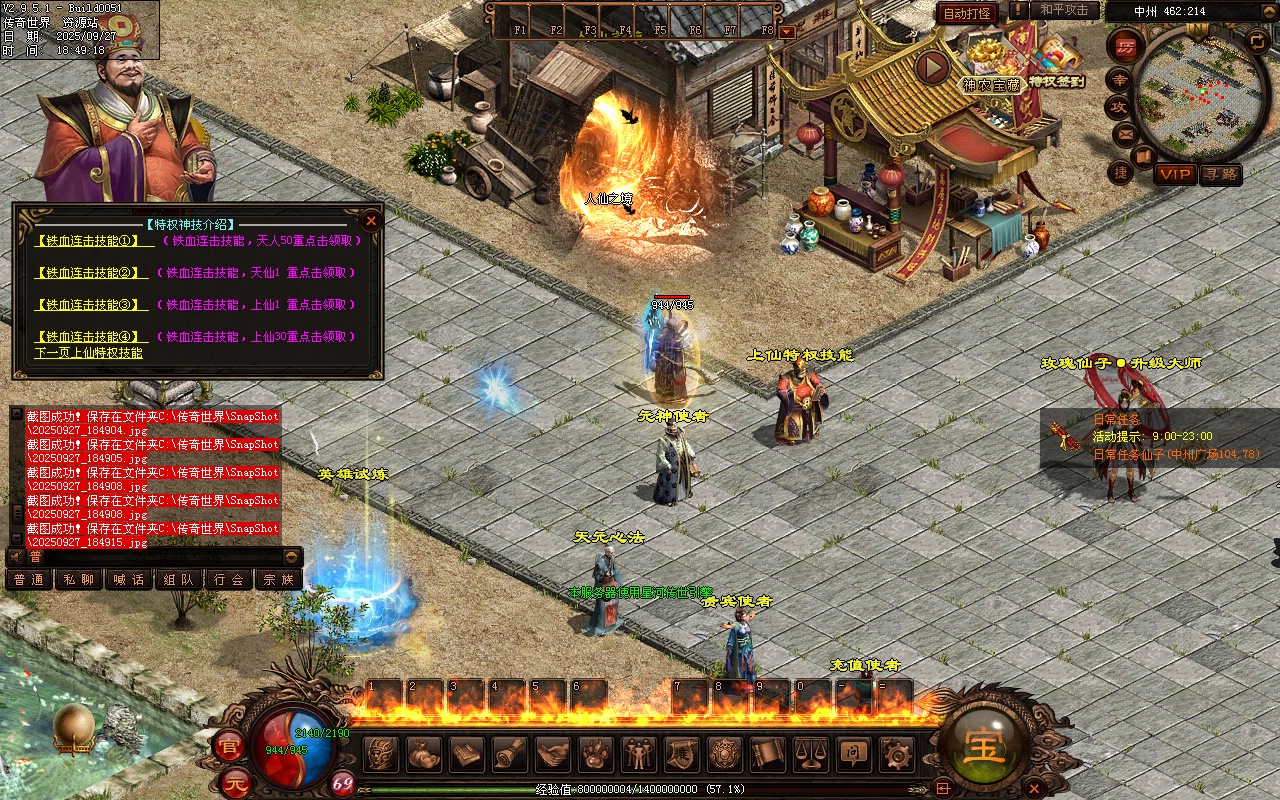This screenshot has width=1280, height=800.
Task: Open the 特权签到 sign-in scroll
Action: click(1057, 60)
